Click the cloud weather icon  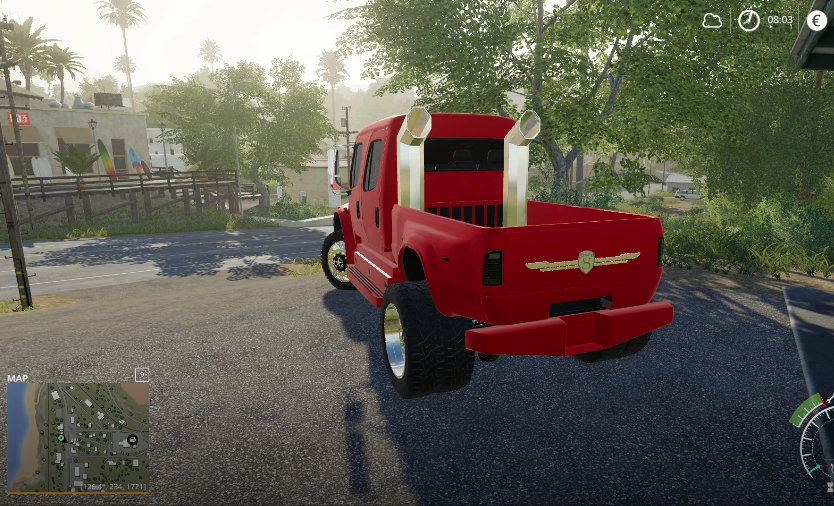(x=712, y=20)
